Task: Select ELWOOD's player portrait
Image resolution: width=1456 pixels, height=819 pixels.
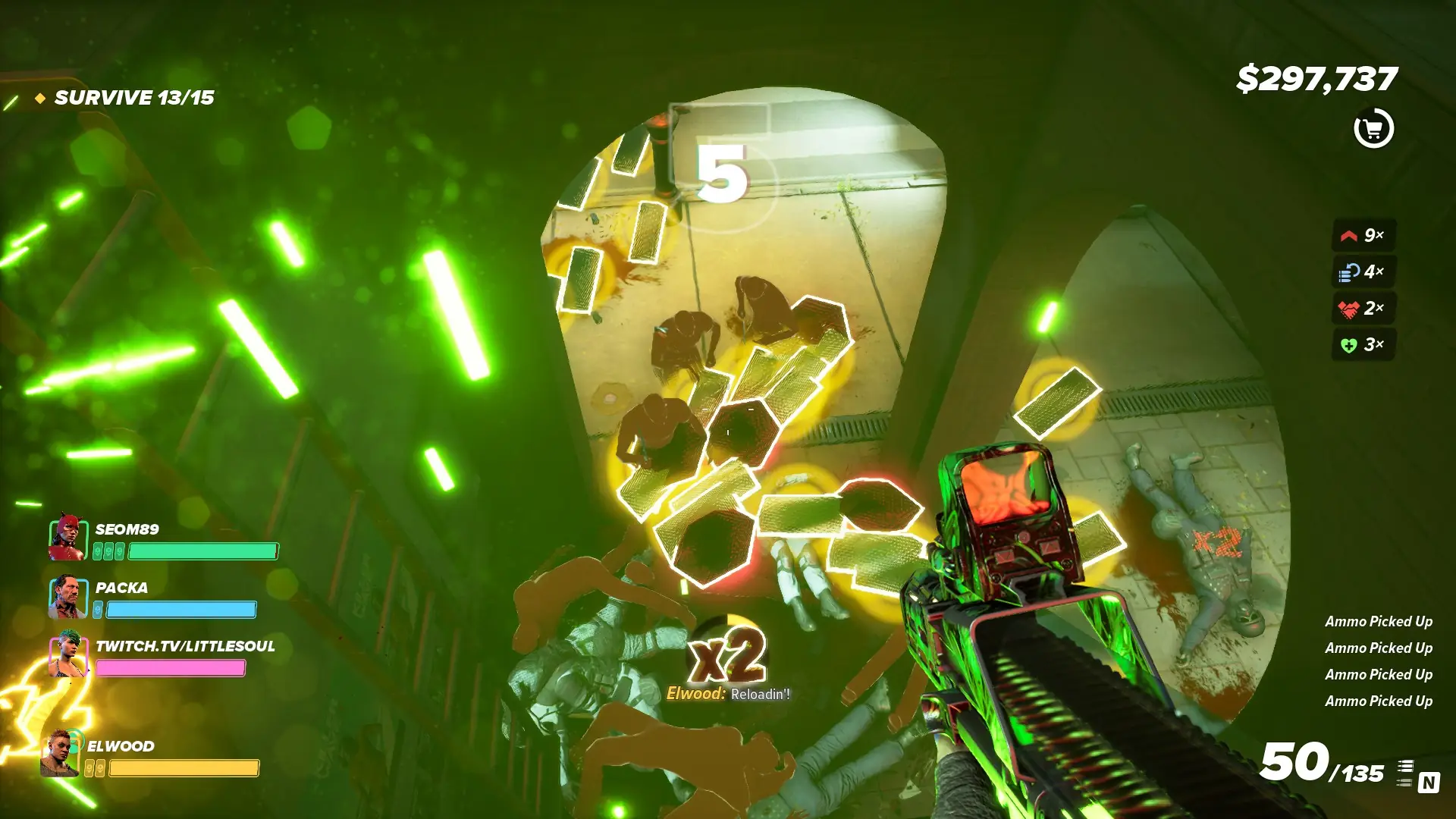Action: pyautogui.click(x=61, y=754)
